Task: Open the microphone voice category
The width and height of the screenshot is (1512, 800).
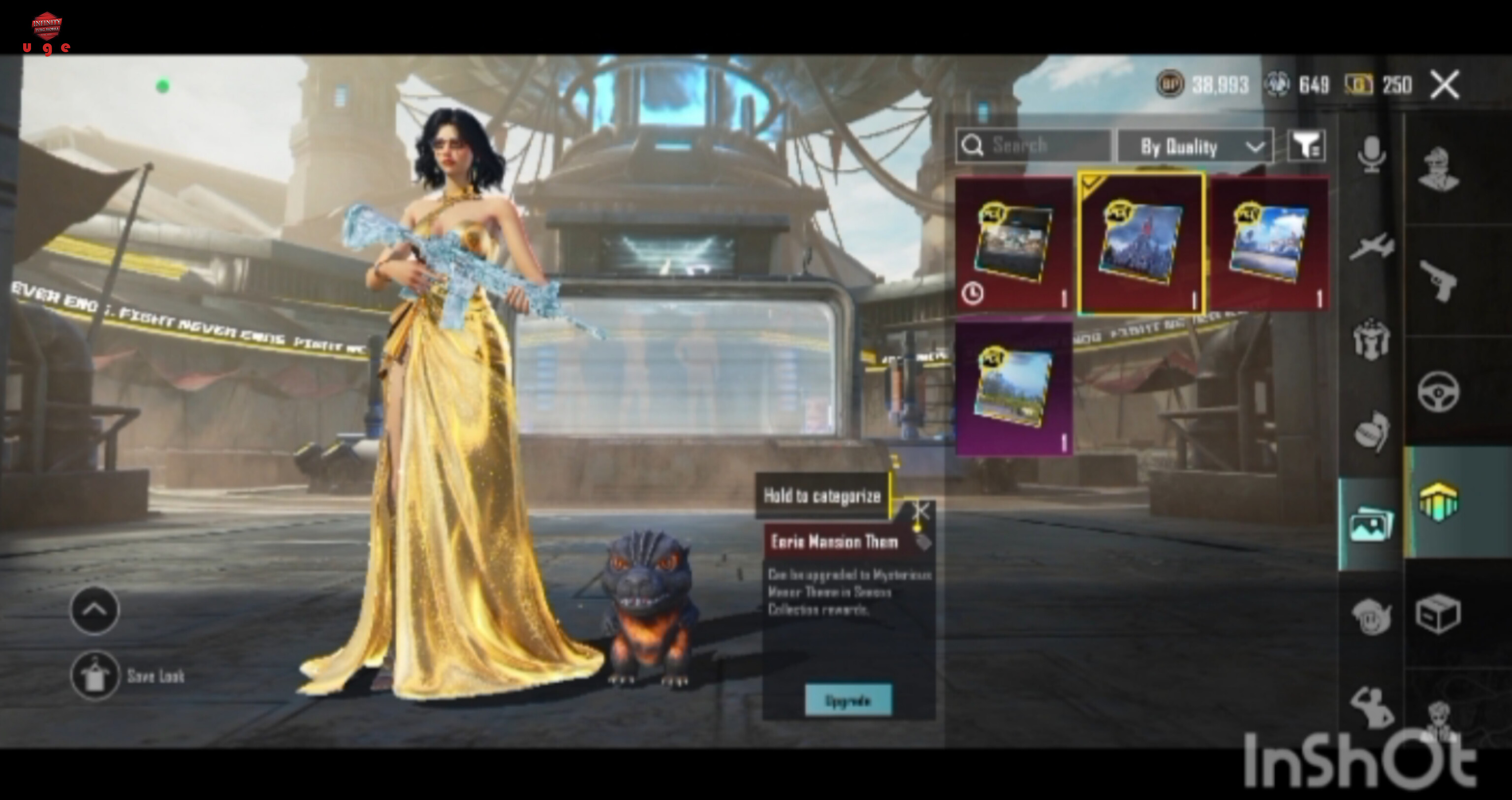Action: [x=1371, y=155]
